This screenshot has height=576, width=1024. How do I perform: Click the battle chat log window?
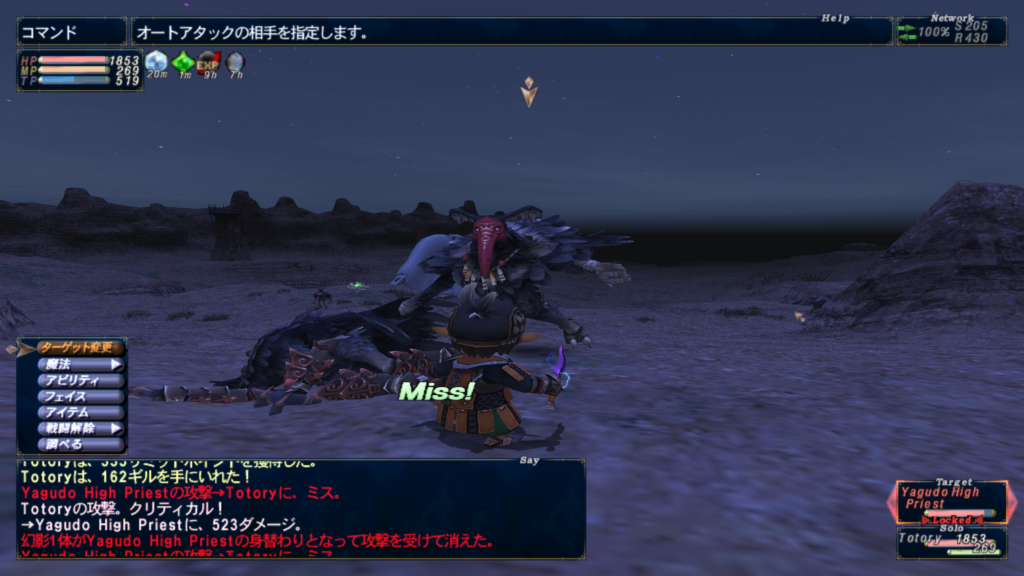[x=300, y=508]
